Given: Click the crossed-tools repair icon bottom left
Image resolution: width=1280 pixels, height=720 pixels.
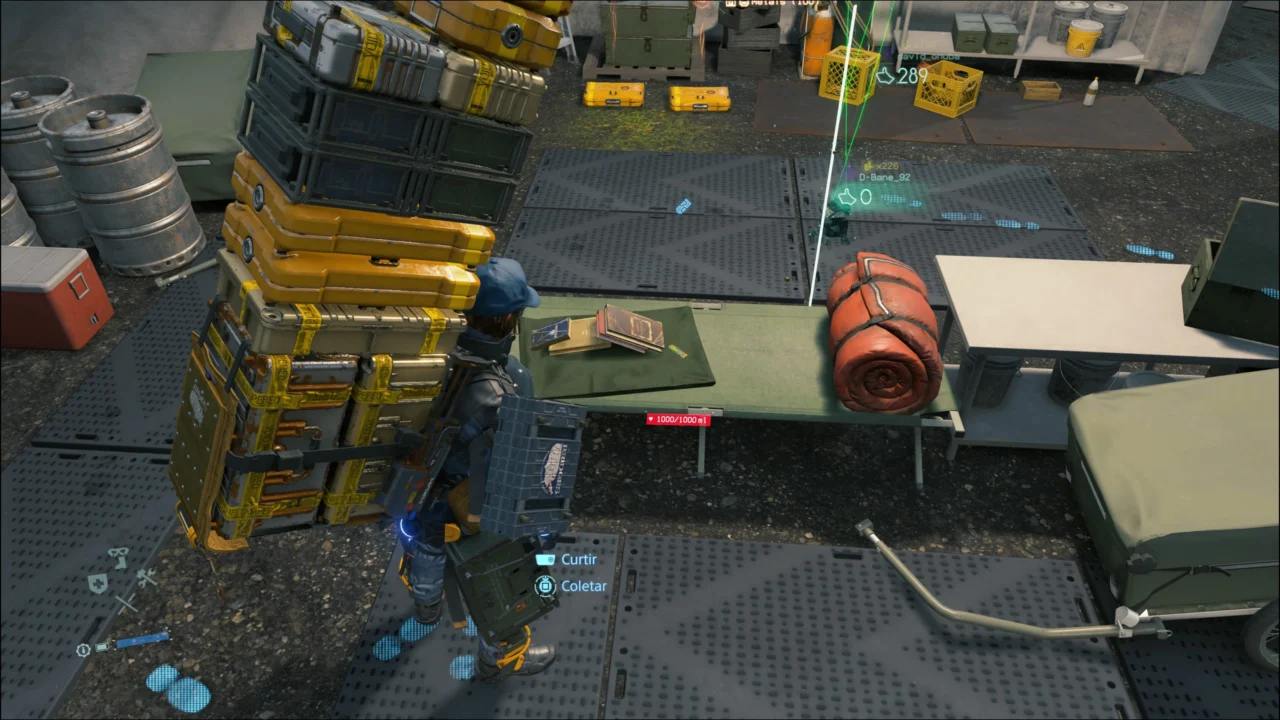Looking at the screenshot, I should tap(146, 578).
